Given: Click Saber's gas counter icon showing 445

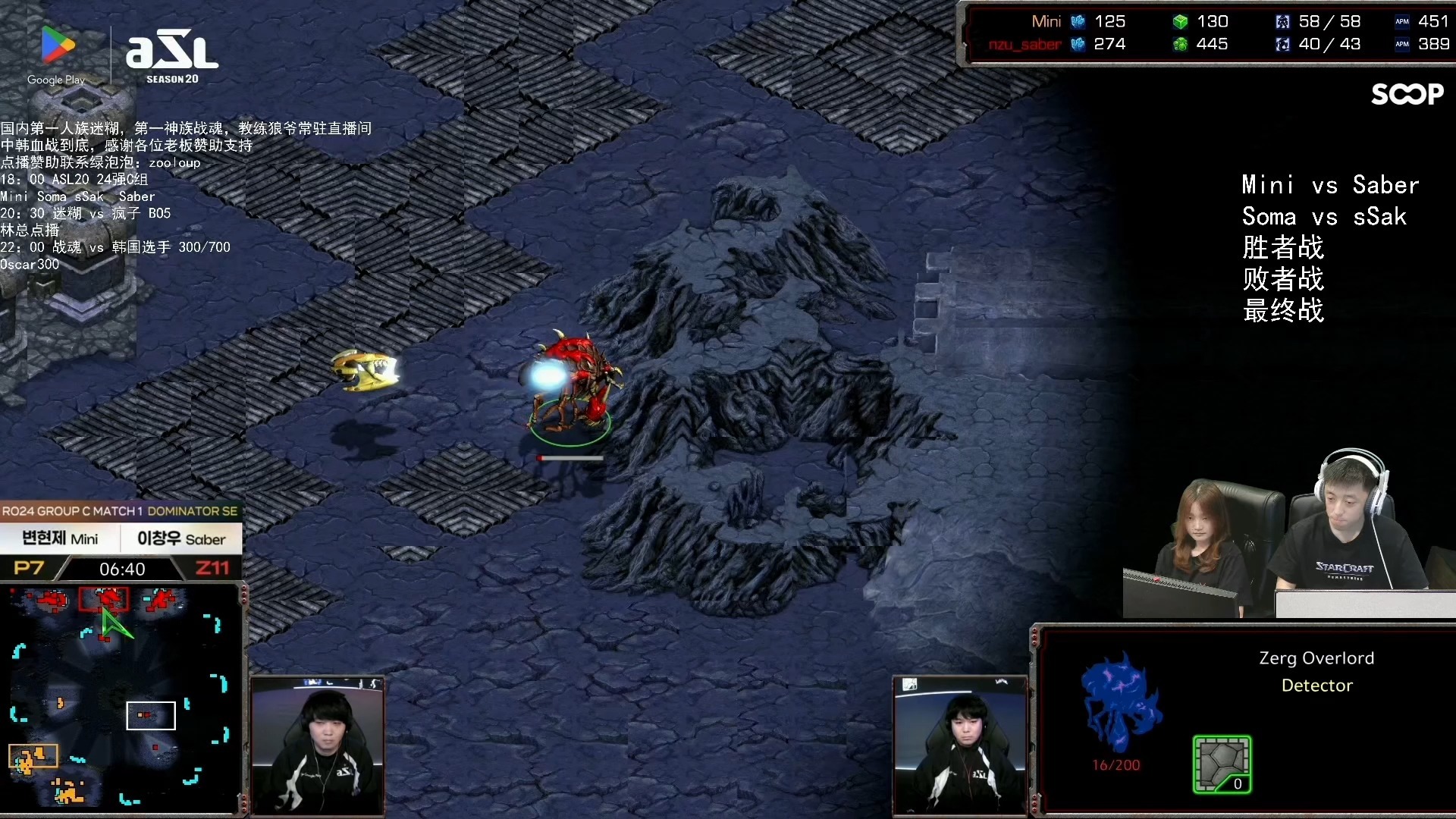Looking at the screenshot, I should click(1180, 45).
